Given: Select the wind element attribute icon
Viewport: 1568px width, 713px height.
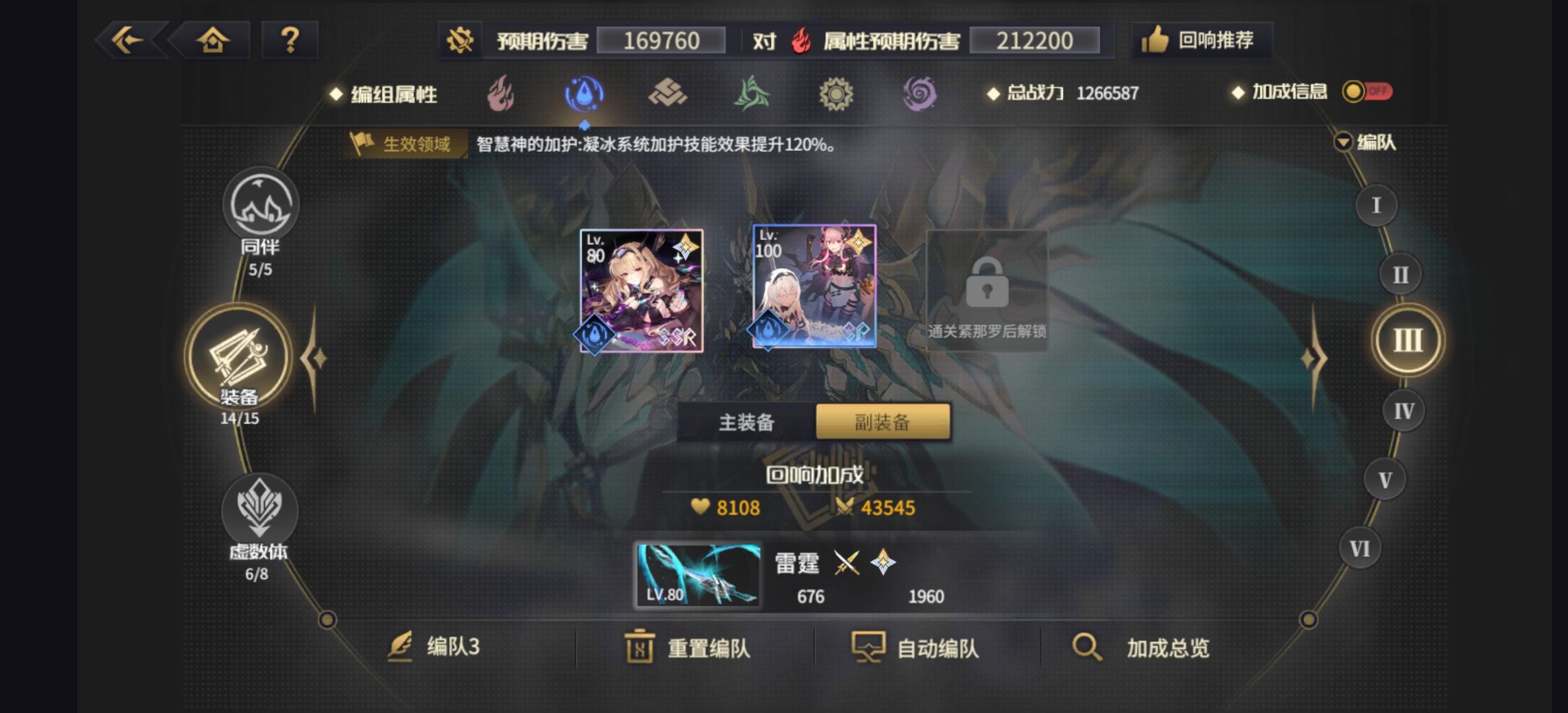Looking at the screenshot, I should click(753, 93).
